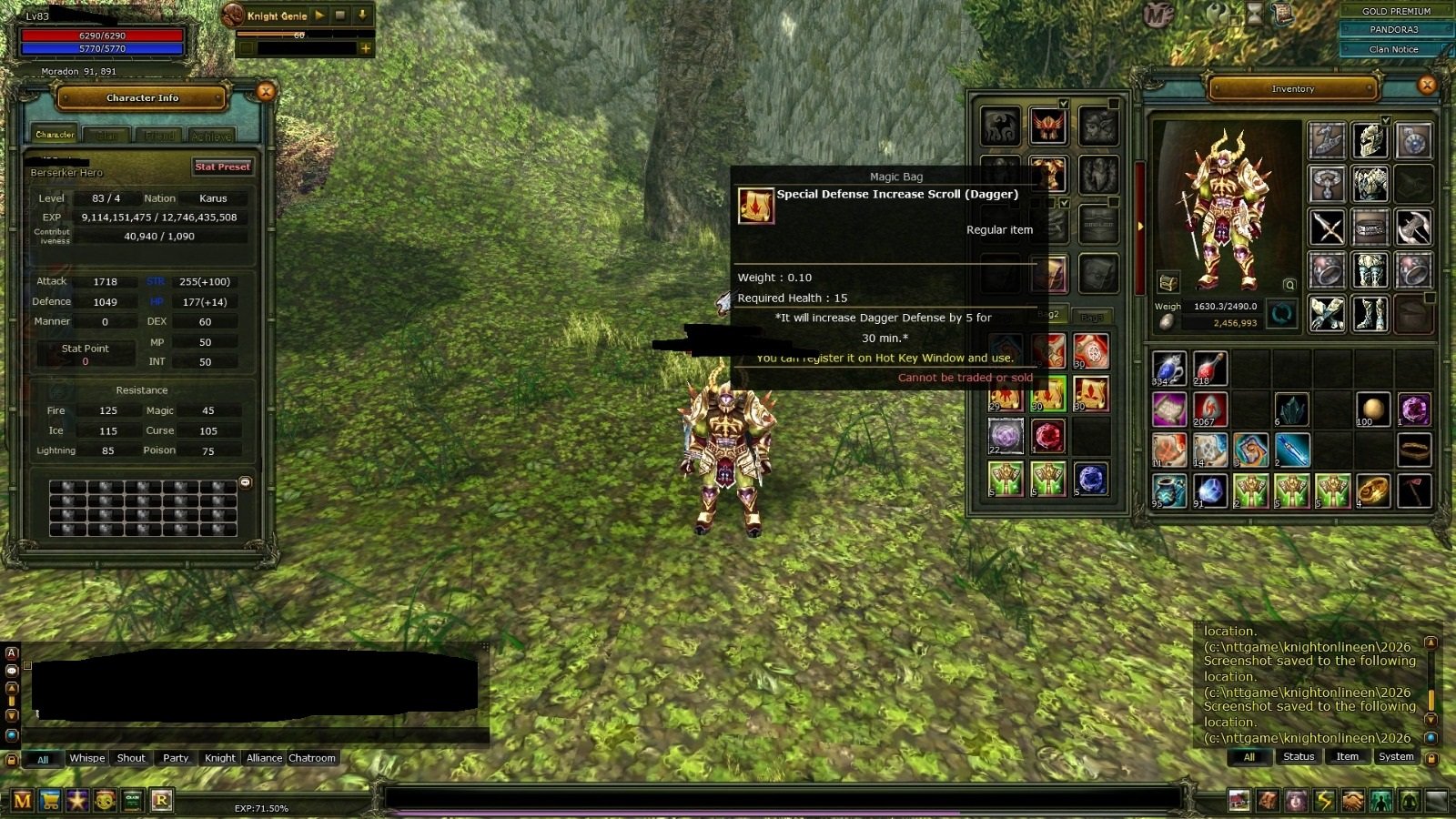The width and height of the screenshot is (1456, 819).
Task: Select the red health potion stack
Action: tap(1209, 369)
